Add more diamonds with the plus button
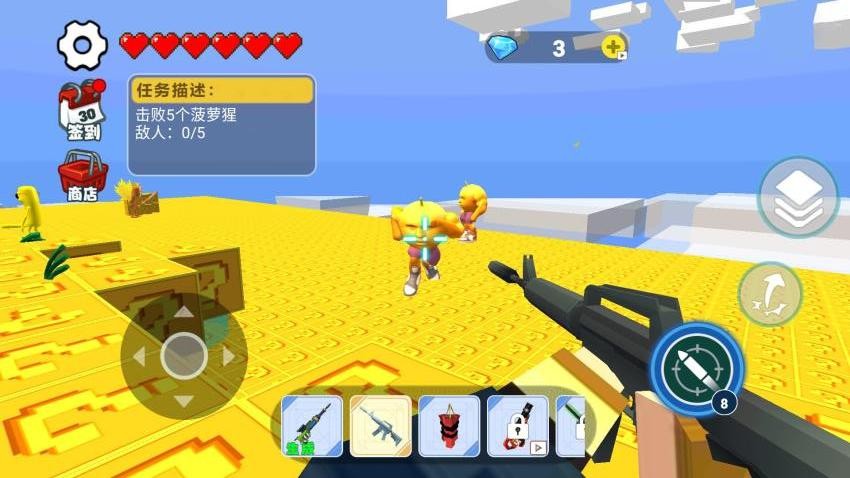Screen dimensions: 850x478 614,46
